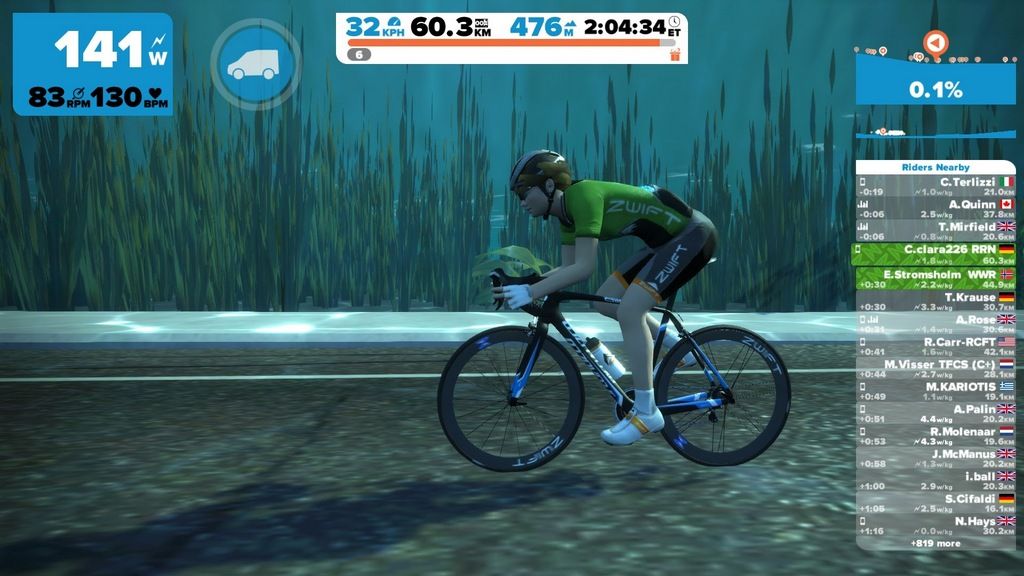The height and width of the screenshot is (576, 1024).
Task: Choose T.Mirfield in the riders list
Action: point(935,231)
